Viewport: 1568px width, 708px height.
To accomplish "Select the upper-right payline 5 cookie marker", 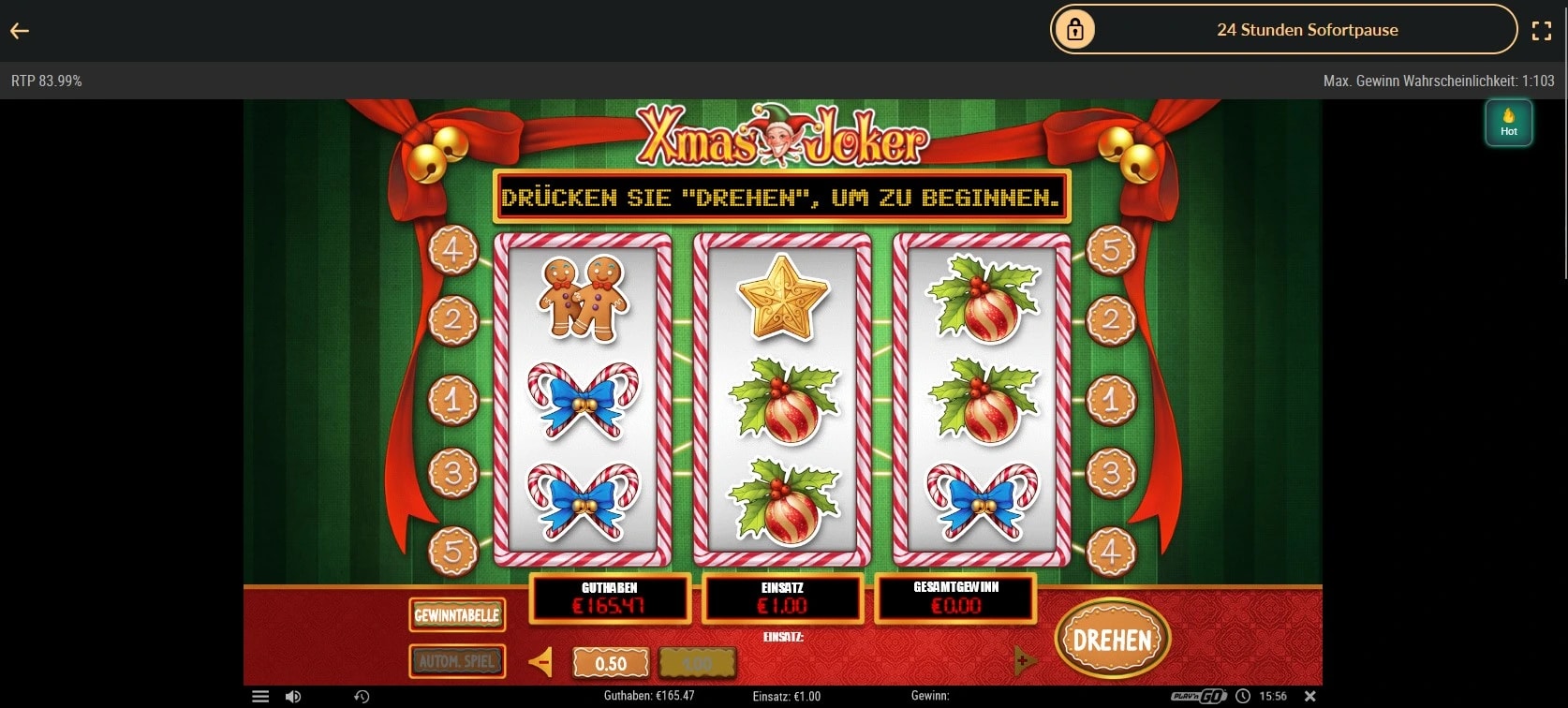I will [1111, 250].
